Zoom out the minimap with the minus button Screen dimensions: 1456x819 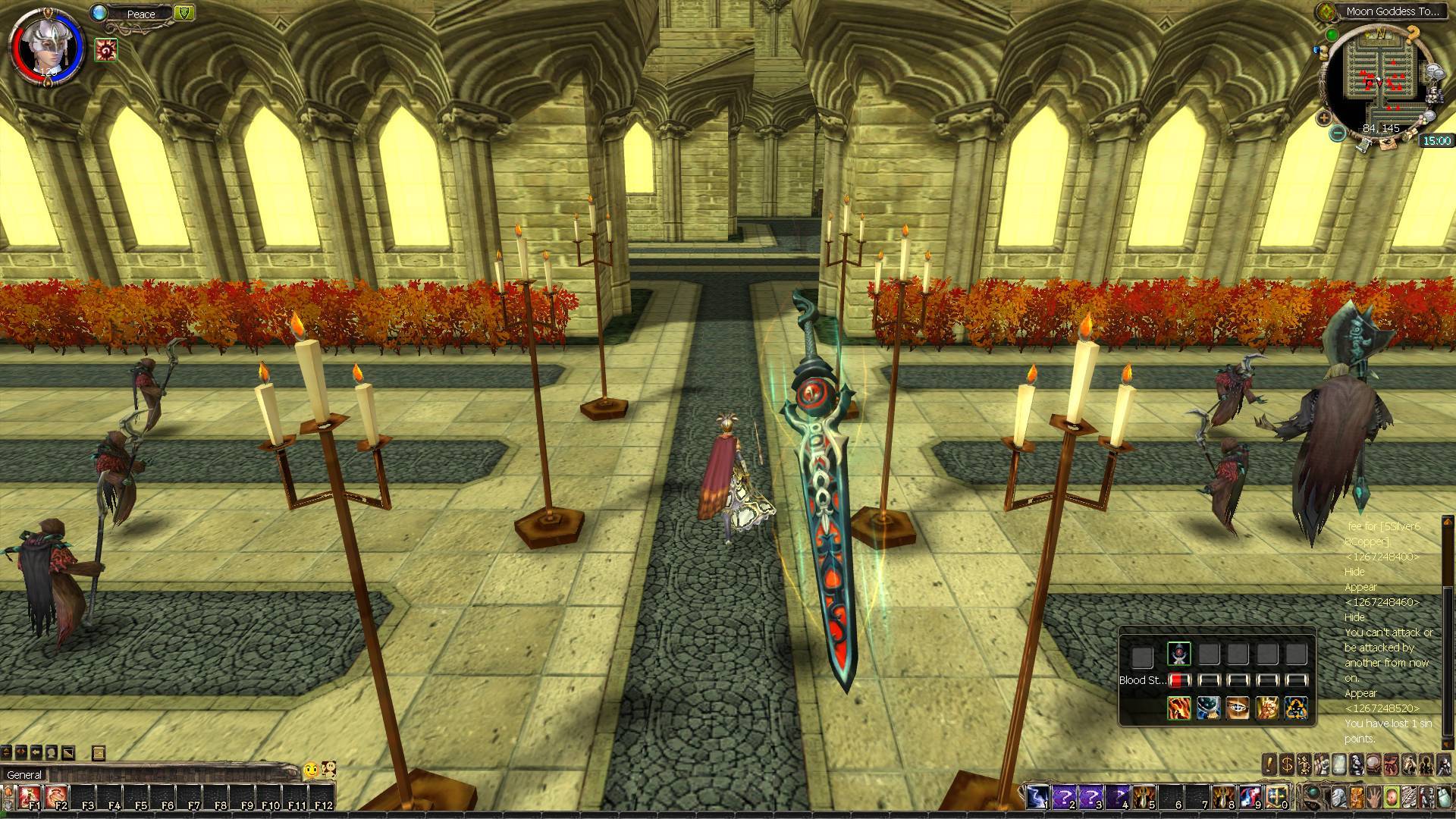(x=1338, y=133)
